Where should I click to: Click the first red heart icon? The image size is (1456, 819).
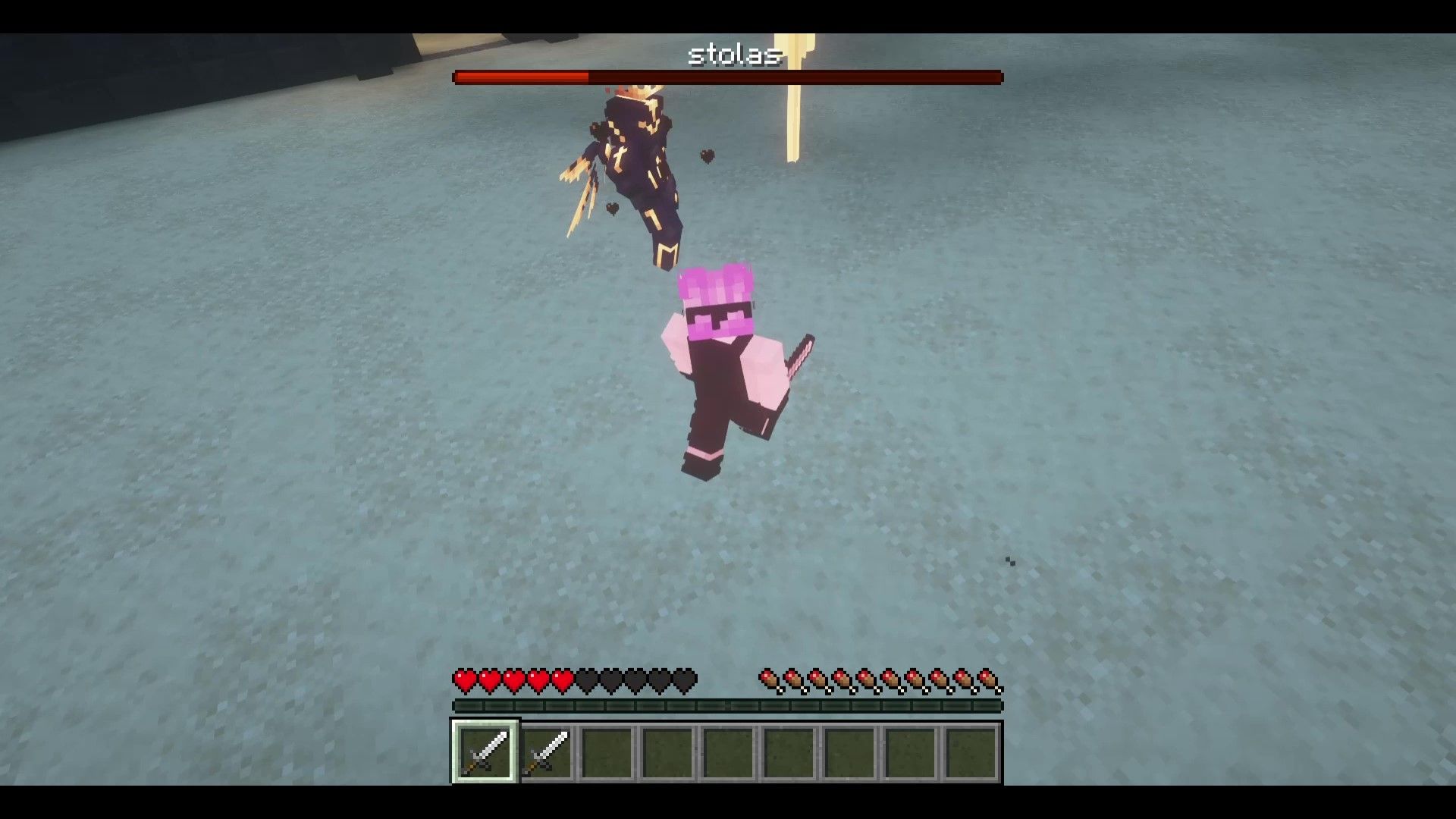tap(465, 680)
